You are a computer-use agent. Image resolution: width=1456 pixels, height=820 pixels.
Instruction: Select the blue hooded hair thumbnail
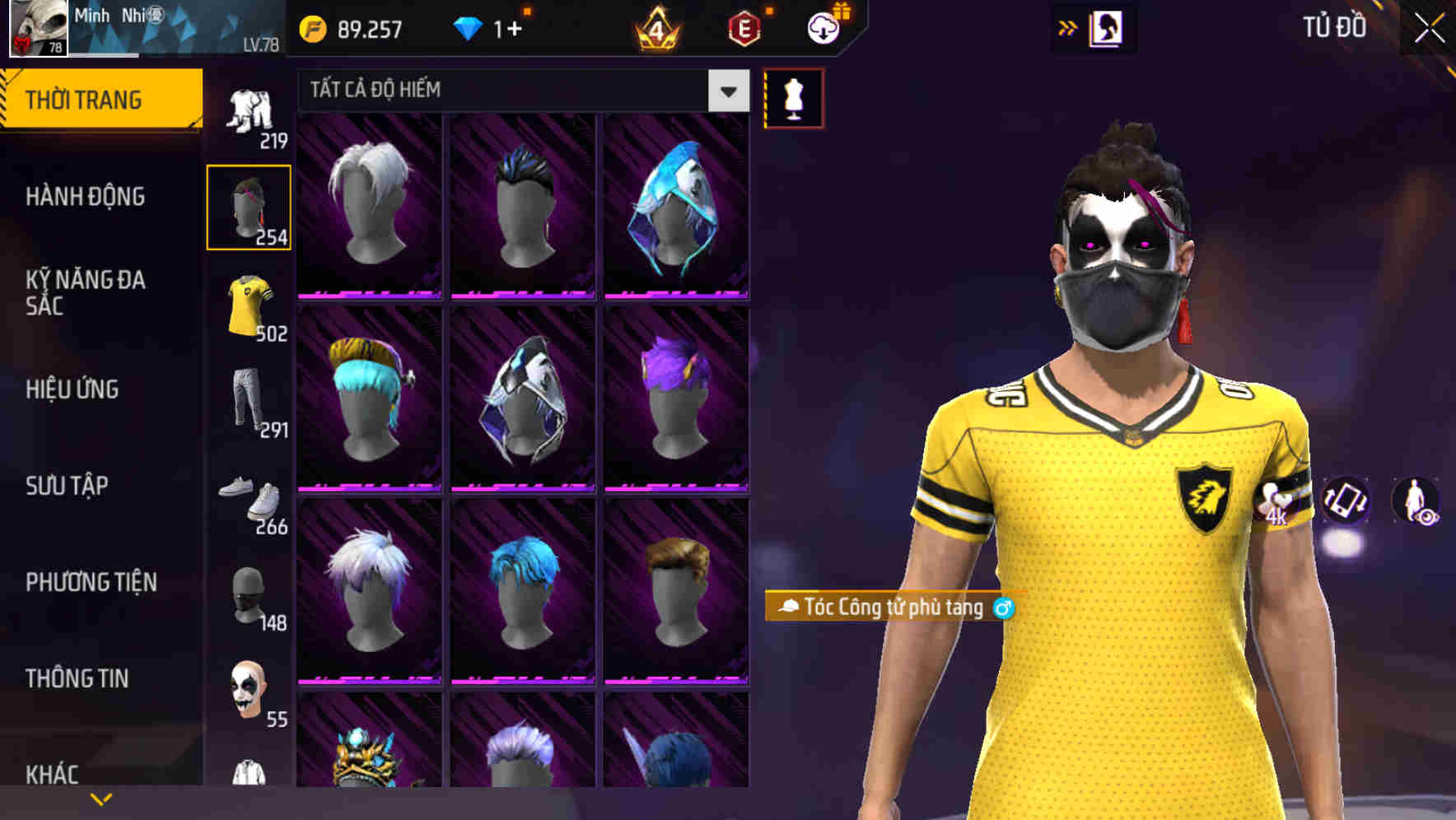[677, 204]
